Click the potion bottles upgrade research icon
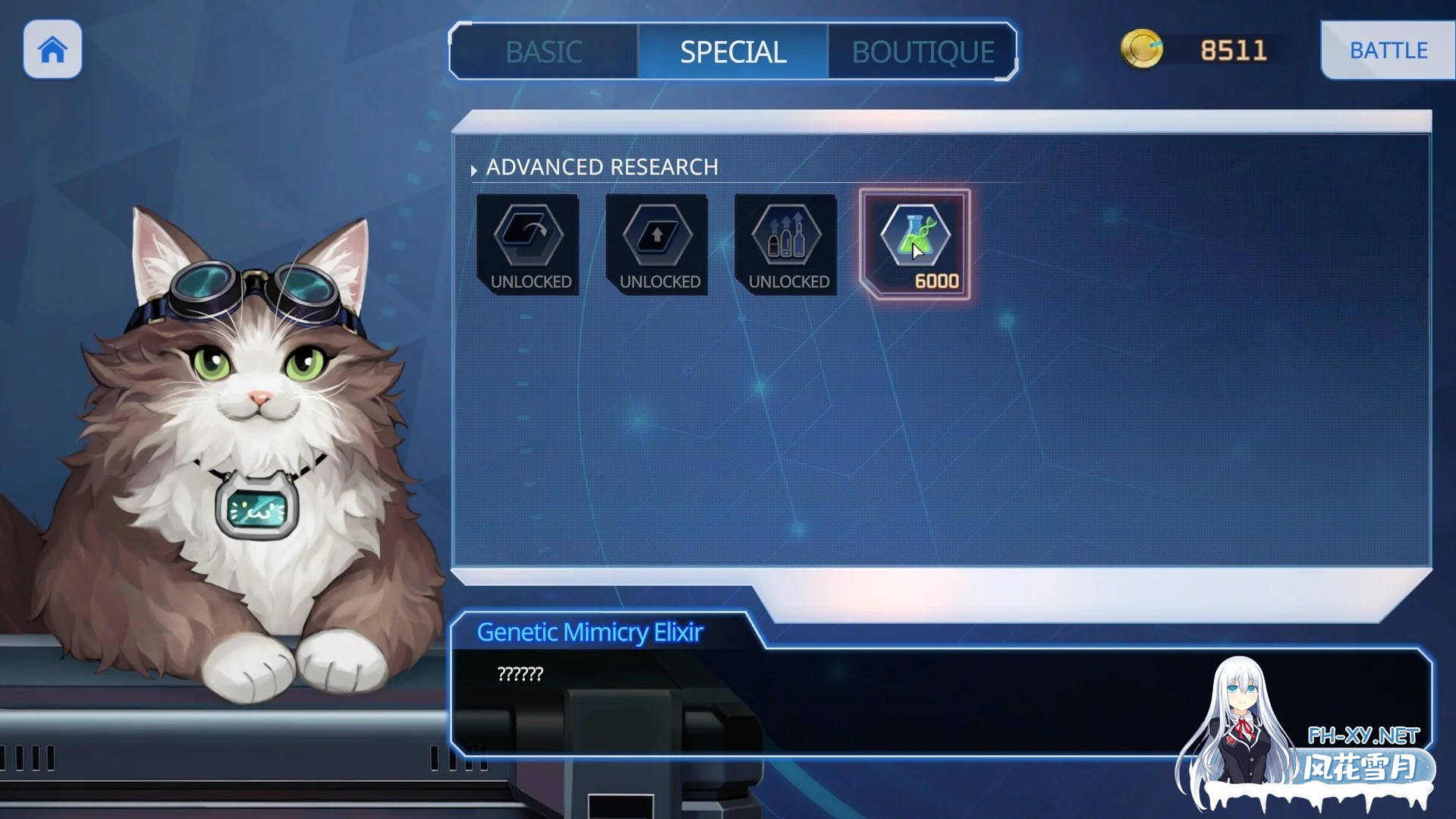The width and height of the screenshot is (1456, 819). pyautogui.click(x=785, y=237)
